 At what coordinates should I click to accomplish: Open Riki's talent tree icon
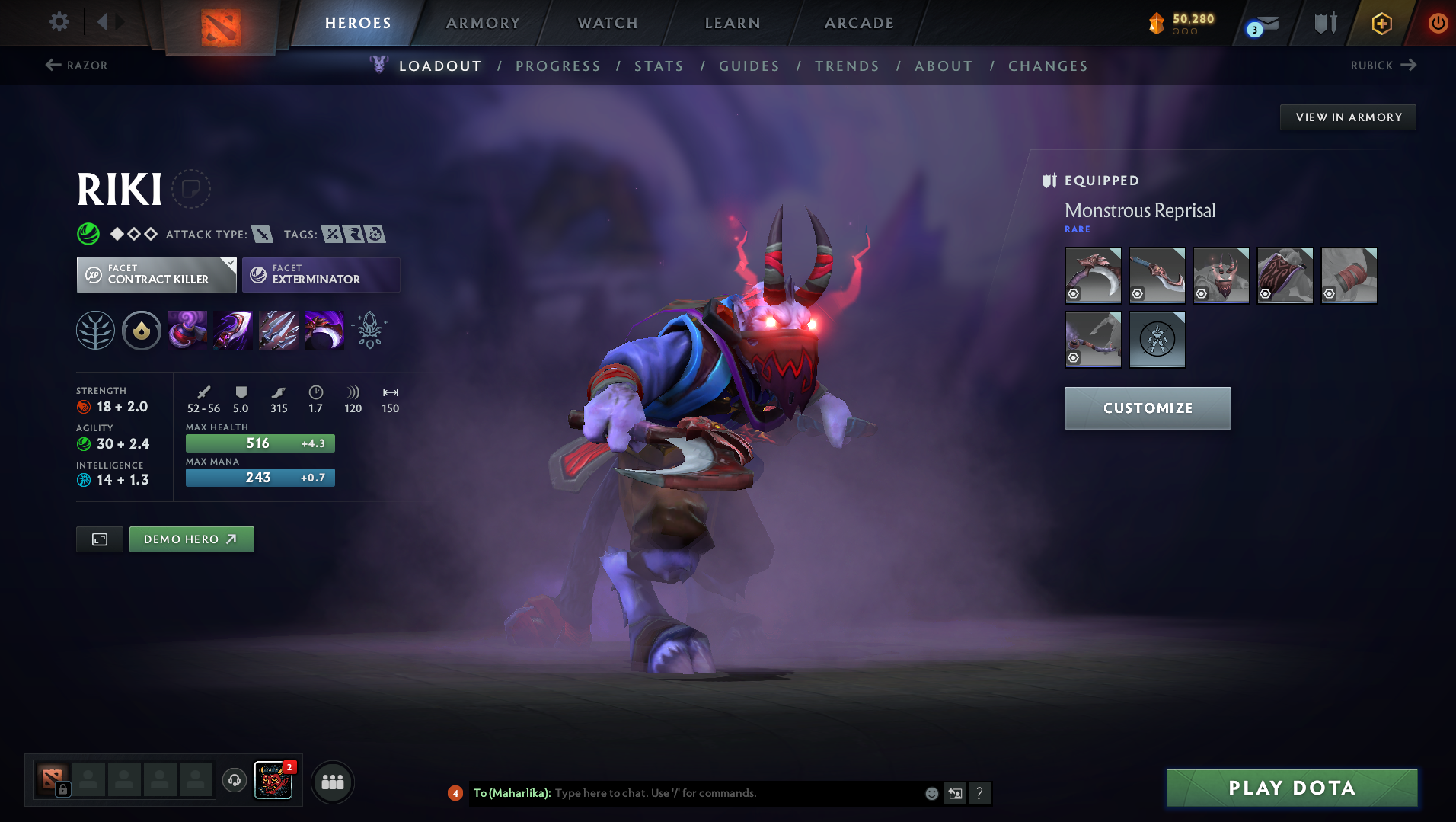[x=95, y=330]
